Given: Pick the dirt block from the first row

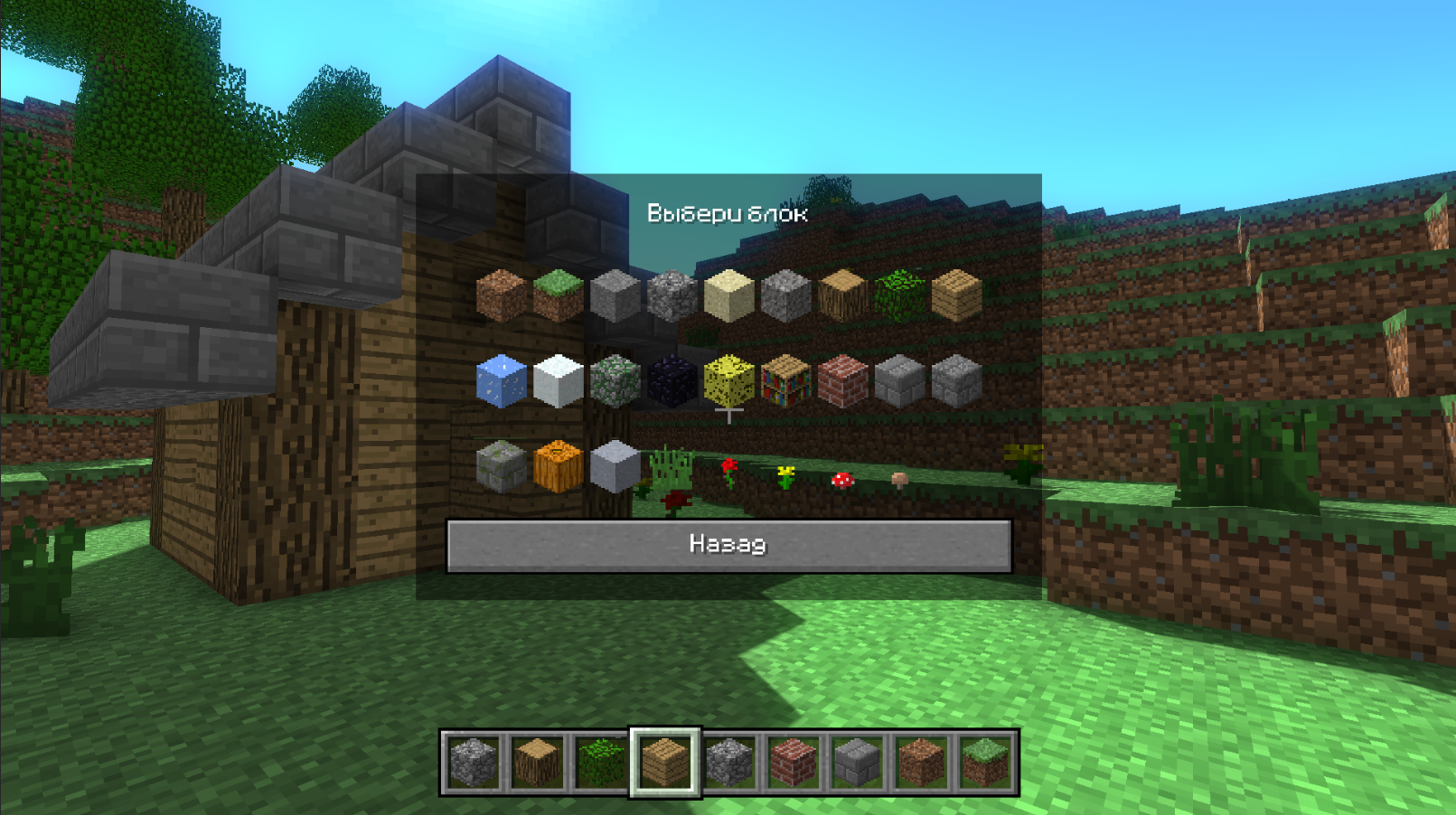Looking at the screenshot, I should click(503, 294).
